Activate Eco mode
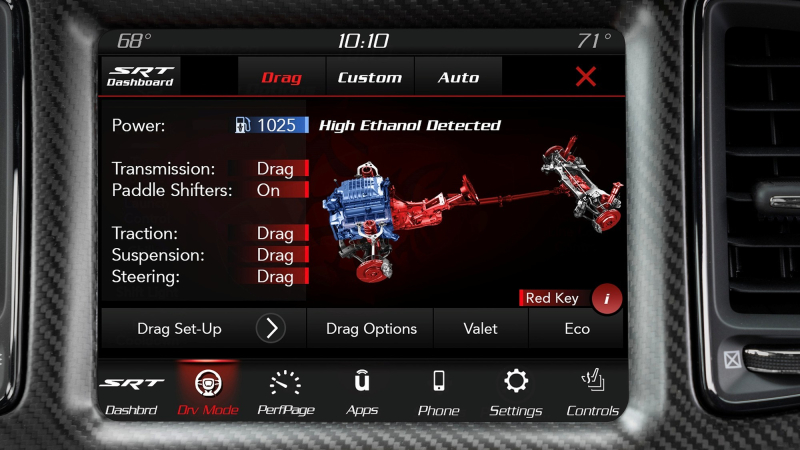Viewport: 800px width, 450px height. click(576, 328)
